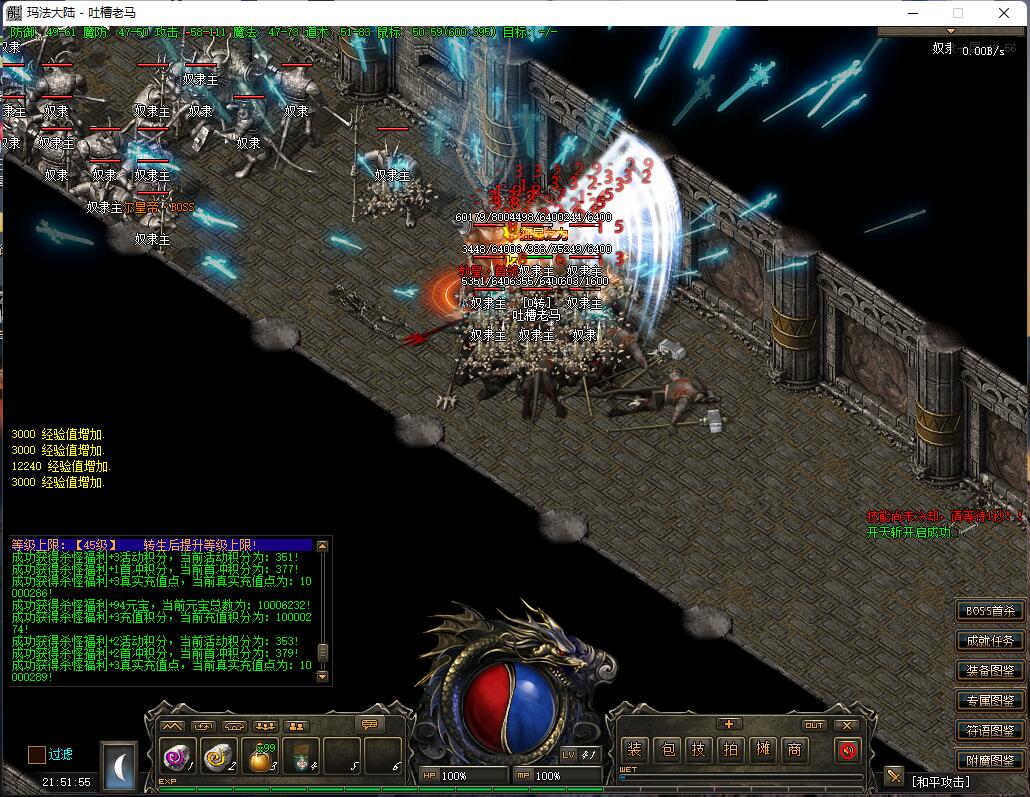This screenshot has height=797, width=1030.
Task: Open the 商 shop button
Action: click(x=795, y=750)
